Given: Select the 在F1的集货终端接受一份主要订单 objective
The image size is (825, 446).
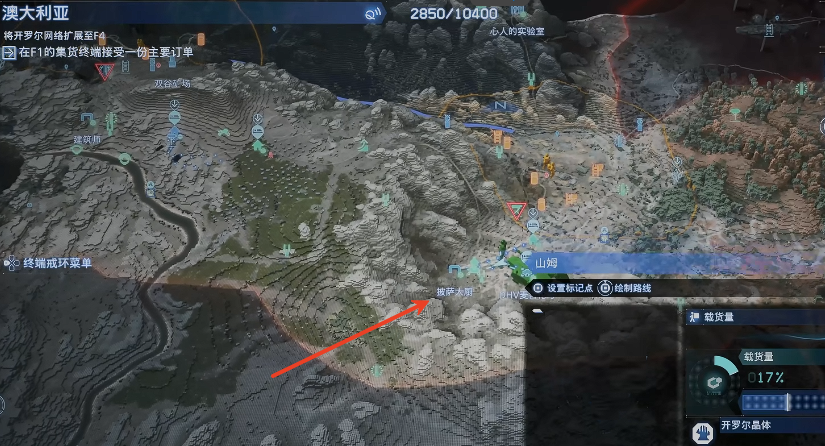Looking at the screenshot, I should point(104,52).
